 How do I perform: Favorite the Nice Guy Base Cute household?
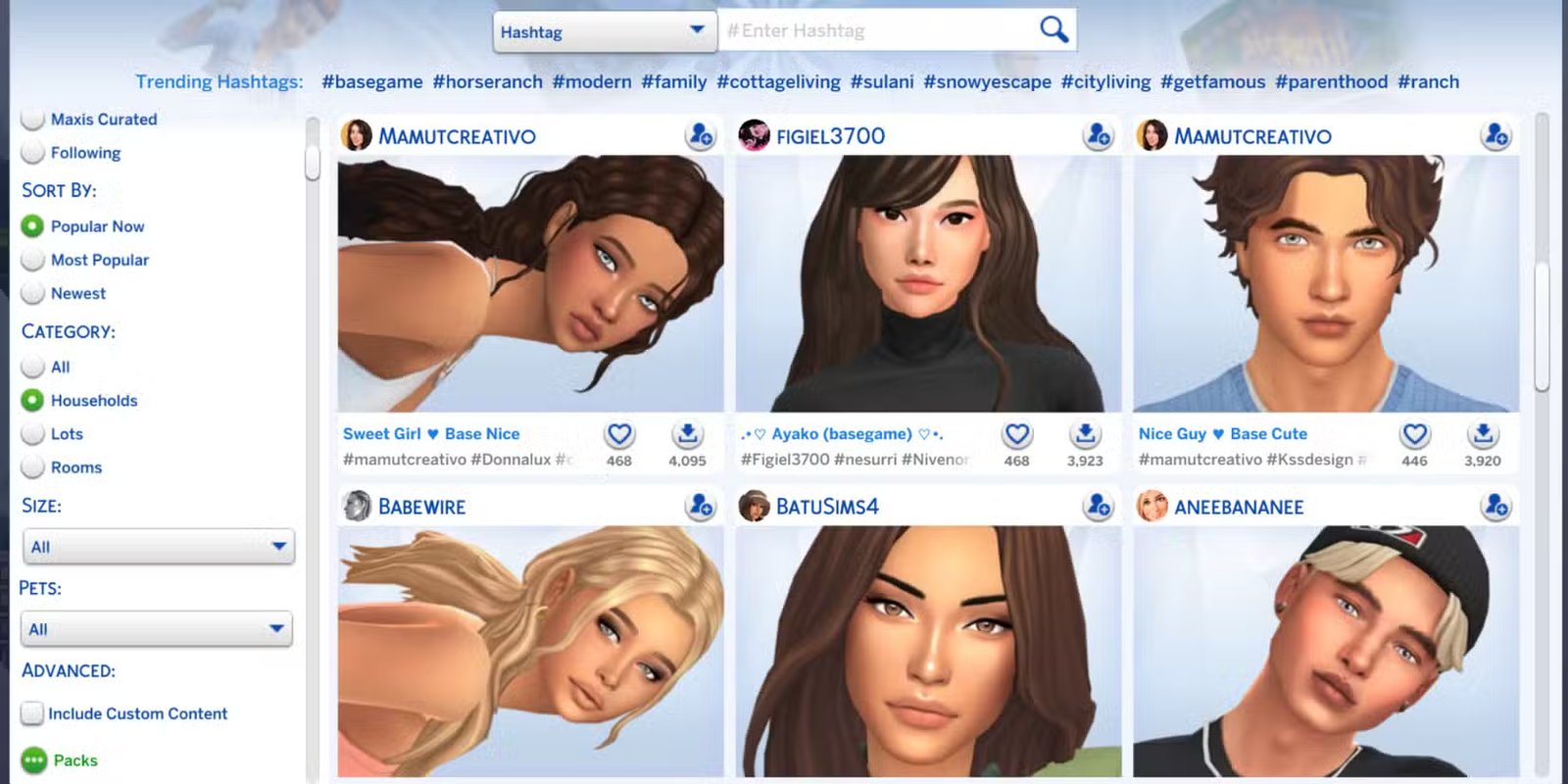tap(1414, 433)
